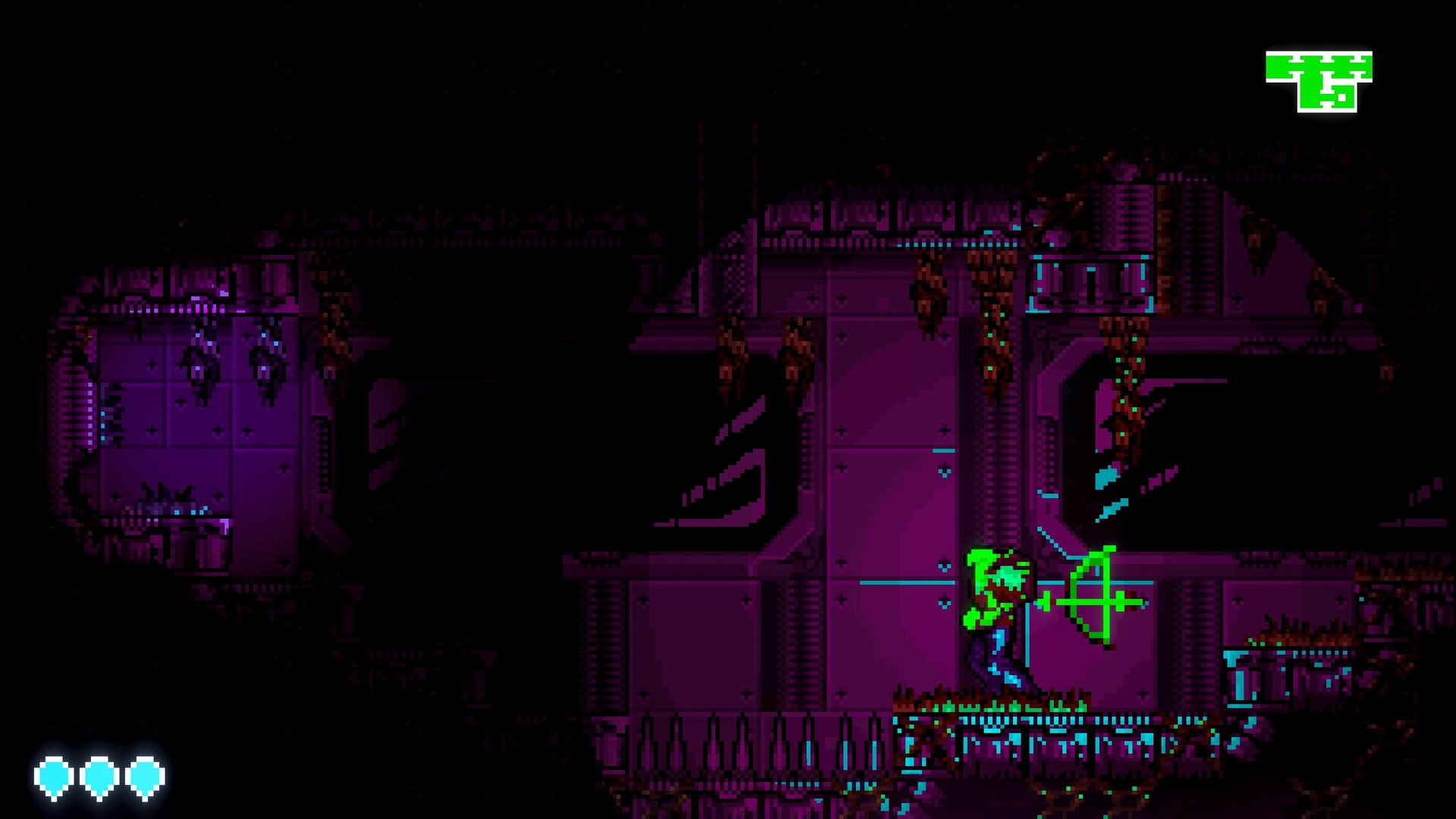Click the rusty grated platform under the character
The width and height of the screenshot is (1456, 819).
pos(1001,720)
